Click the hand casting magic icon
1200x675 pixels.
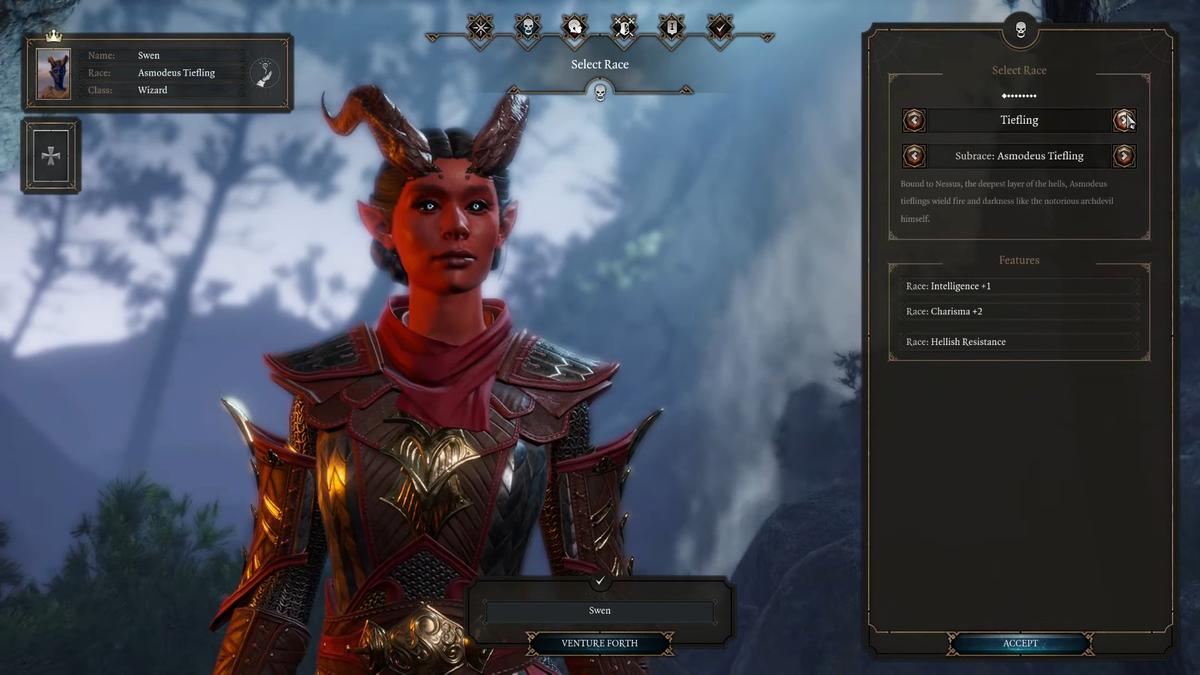click(265, 73)
